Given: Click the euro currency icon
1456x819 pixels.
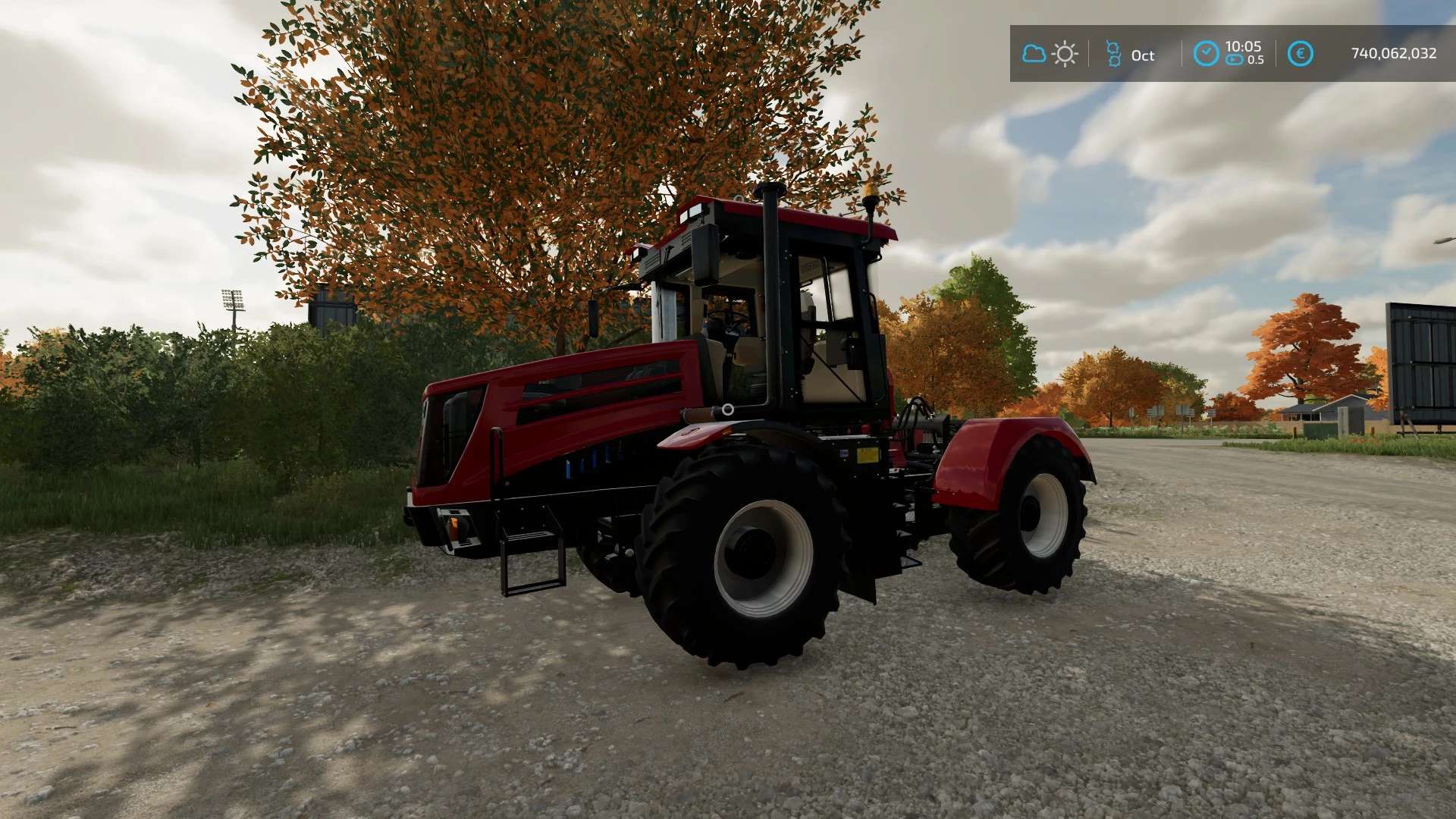Looking at the screenshot, I should pos(1300,54).
